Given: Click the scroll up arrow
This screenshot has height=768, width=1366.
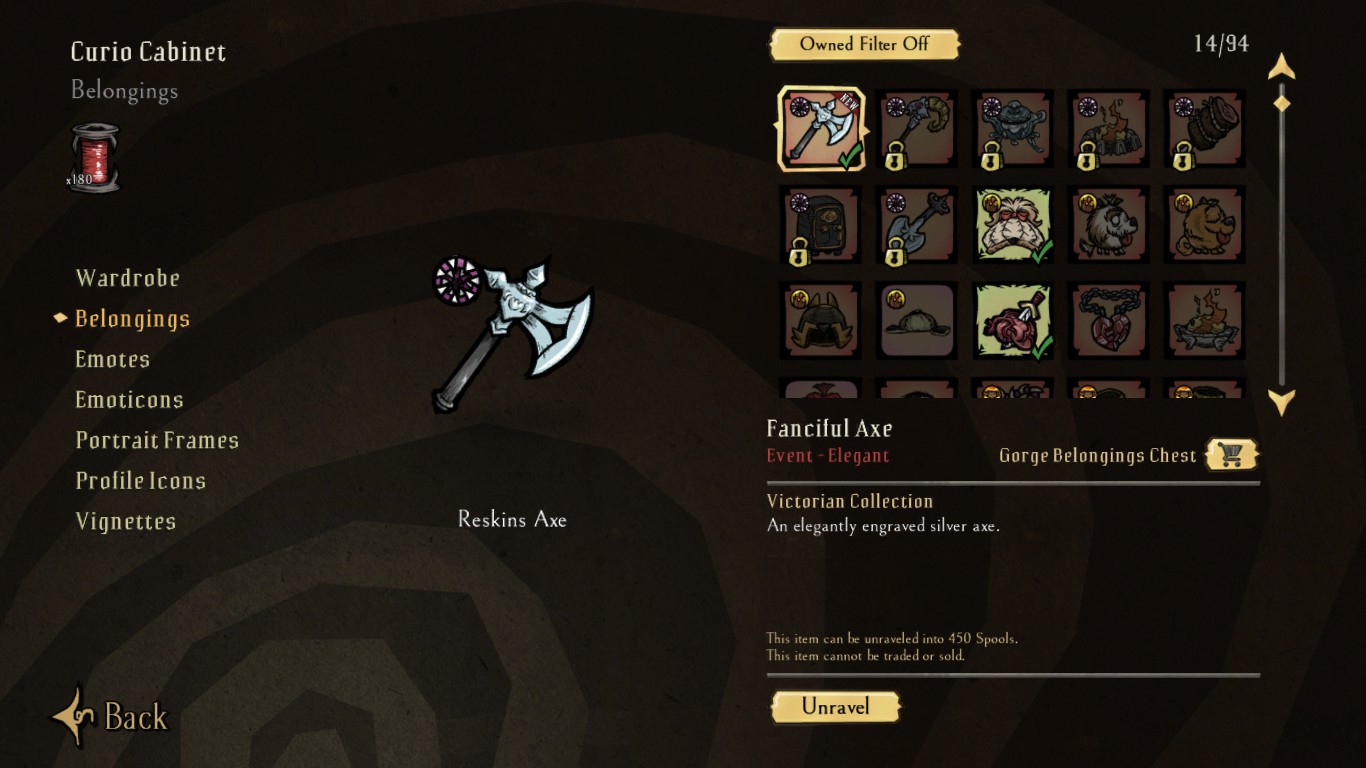Looking at the screenshot, I should pyautogui.click(x=1281, y=68).
